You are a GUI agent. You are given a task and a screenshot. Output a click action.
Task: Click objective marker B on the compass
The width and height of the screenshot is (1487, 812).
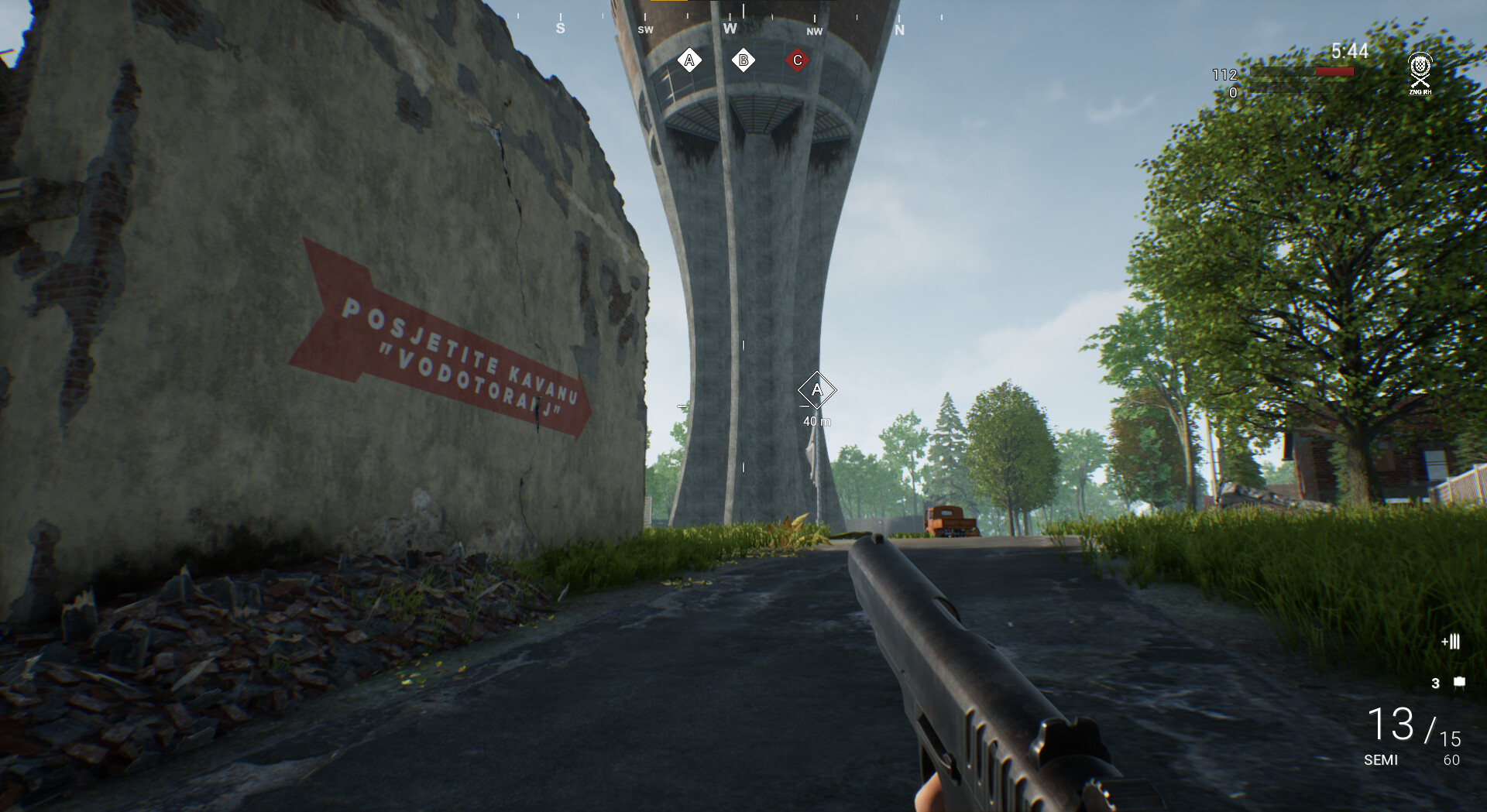pyautogui.click(x=743, y=59)
